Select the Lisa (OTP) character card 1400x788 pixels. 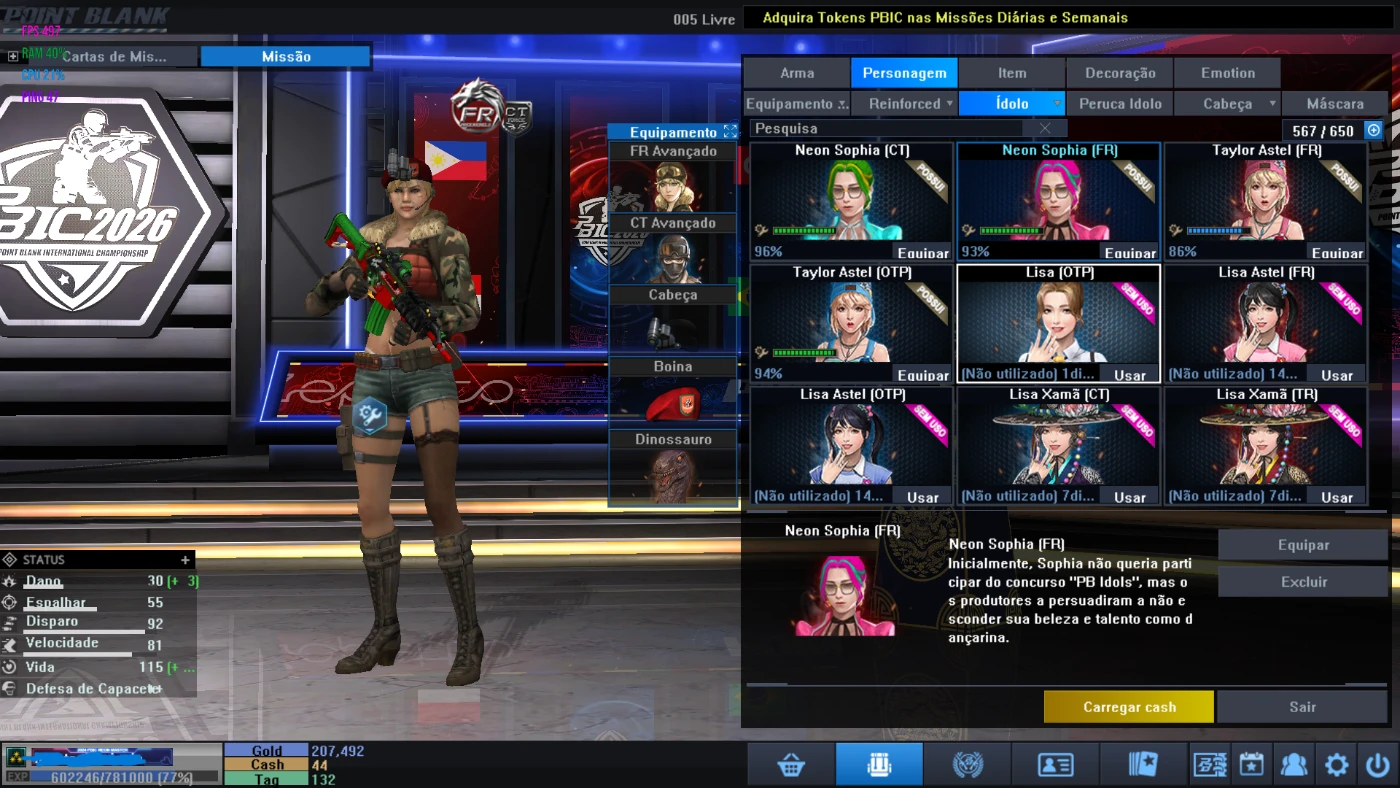[x=1058, y=323]
